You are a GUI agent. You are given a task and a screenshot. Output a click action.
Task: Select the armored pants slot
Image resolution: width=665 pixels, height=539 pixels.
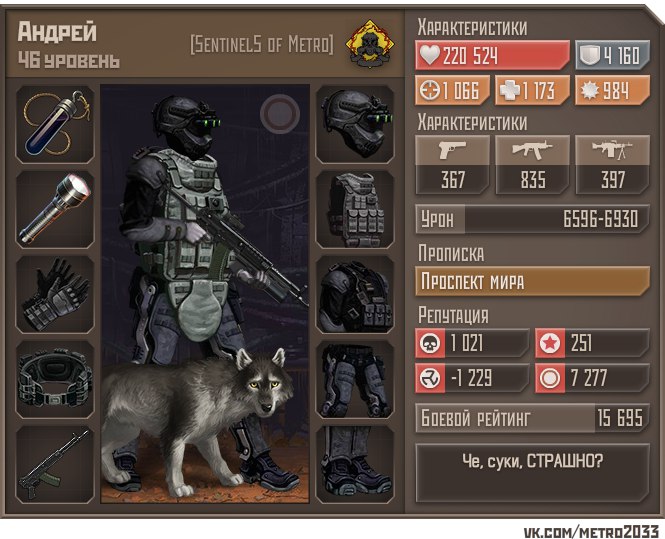pyautogui.click(x=355, y=380)
